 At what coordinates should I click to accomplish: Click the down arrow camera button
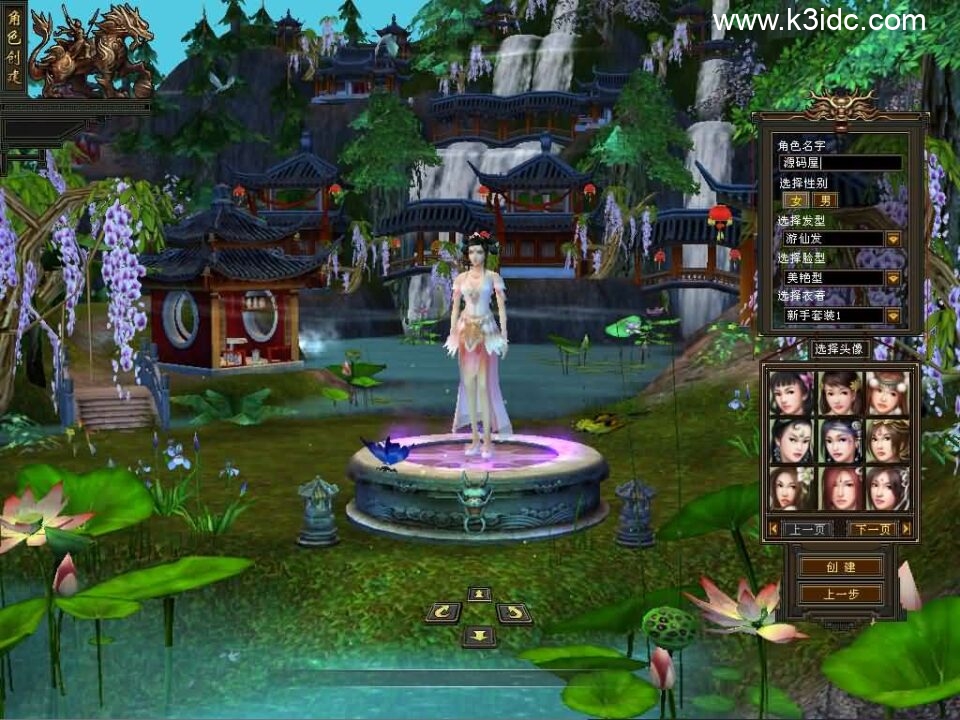point(479,635)
